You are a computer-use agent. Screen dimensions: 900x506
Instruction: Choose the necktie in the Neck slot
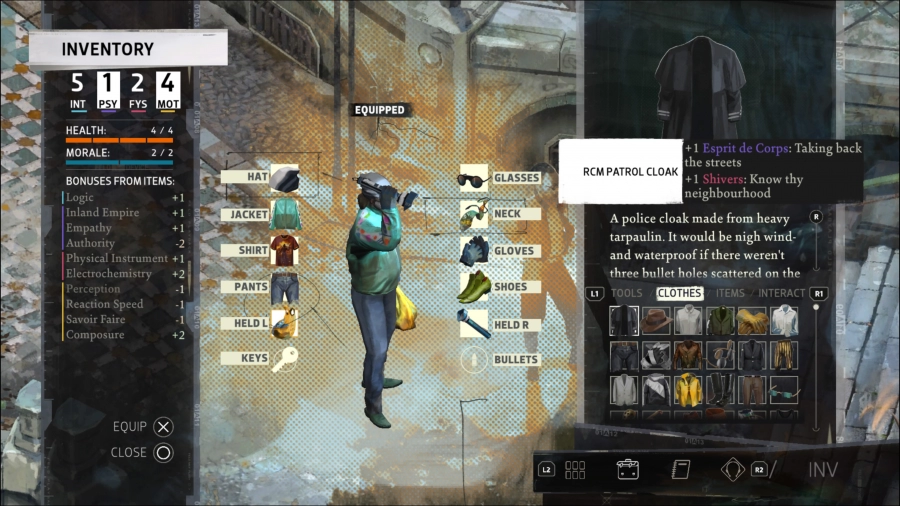click(x=474, y=214)
